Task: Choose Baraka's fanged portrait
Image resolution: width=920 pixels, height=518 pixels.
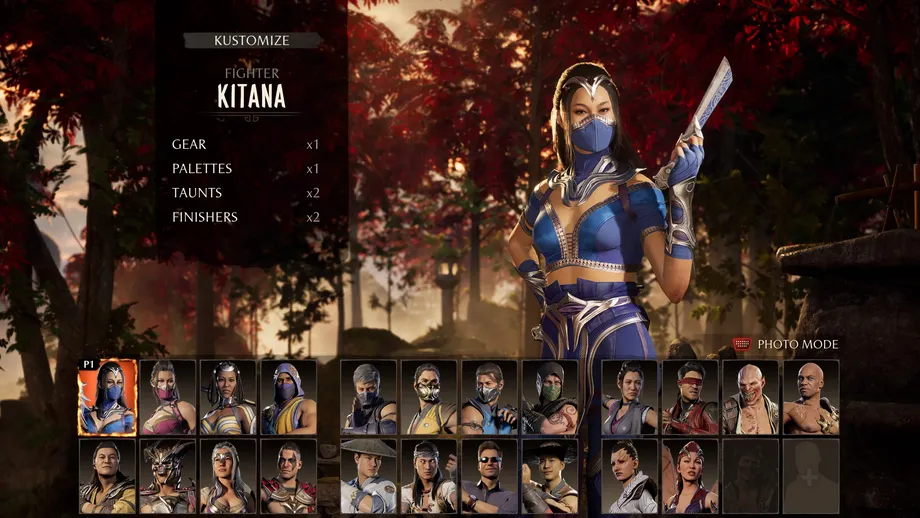Action: [750, 397]
